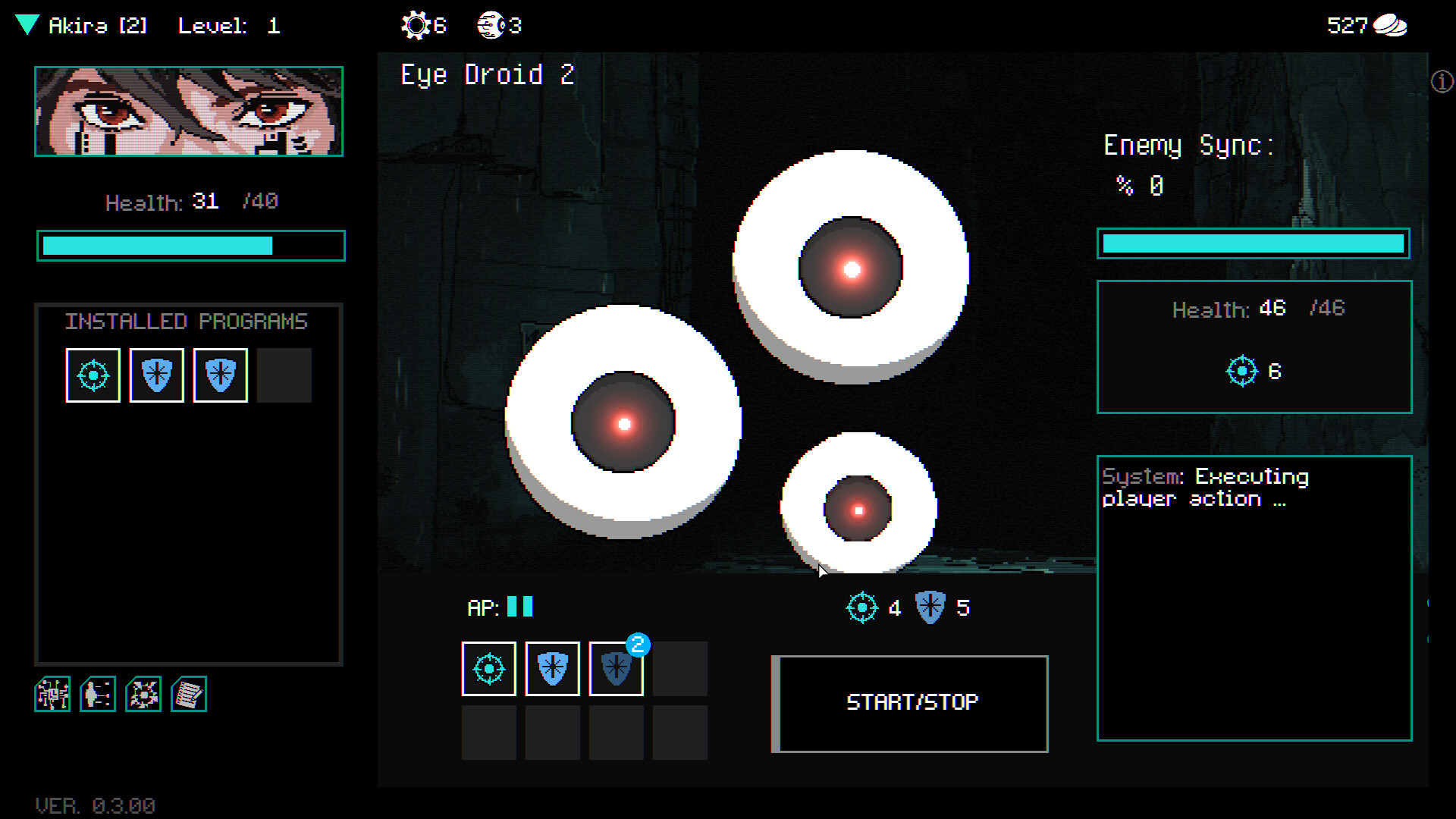Toggle the shield program with the 2 badge
This screenshot has height=819, width=1456.
point(616,668)
